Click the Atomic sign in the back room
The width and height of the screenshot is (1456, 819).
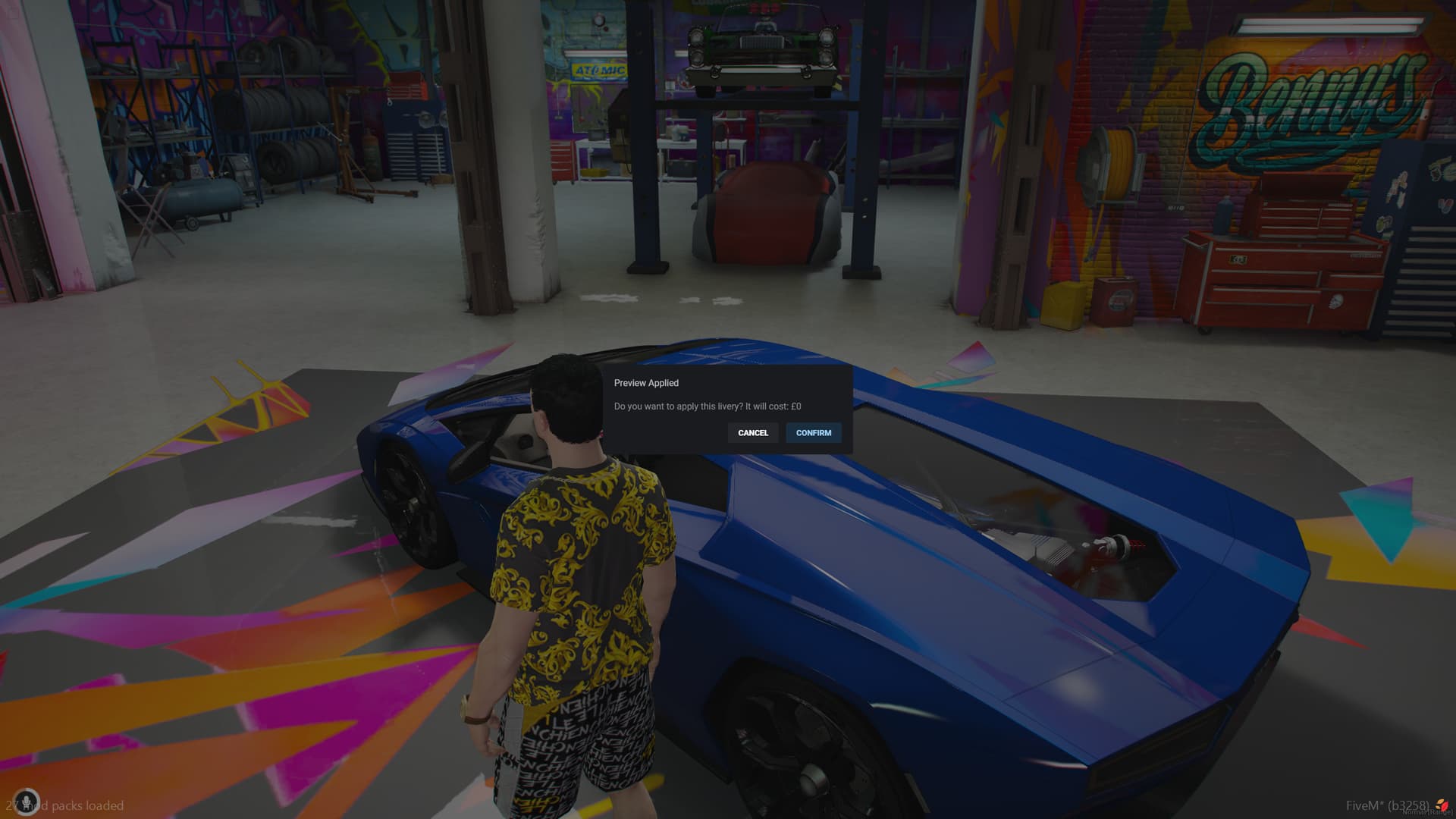click(599, 68)
